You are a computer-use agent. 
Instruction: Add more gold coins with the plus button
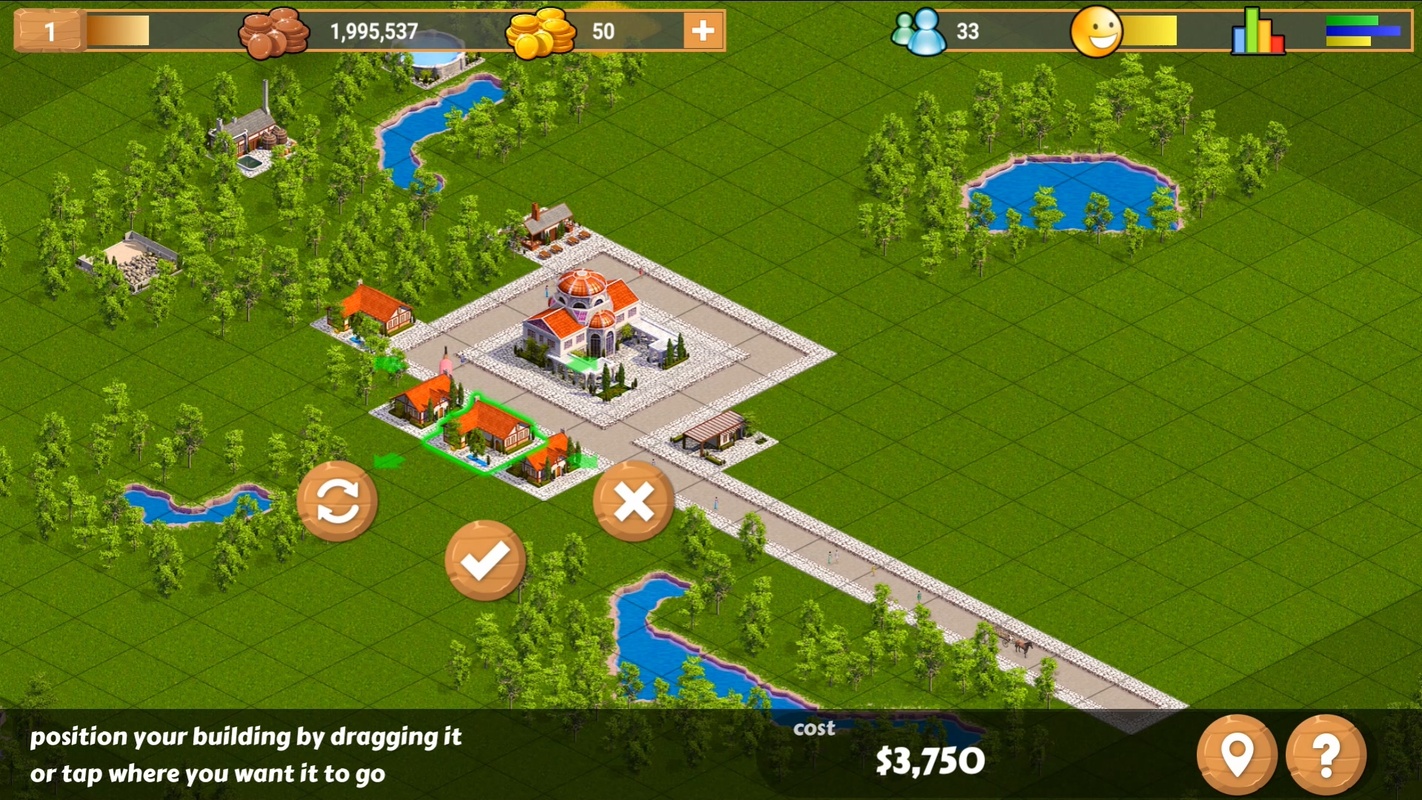pyautogui.click(x=703, y=31)
